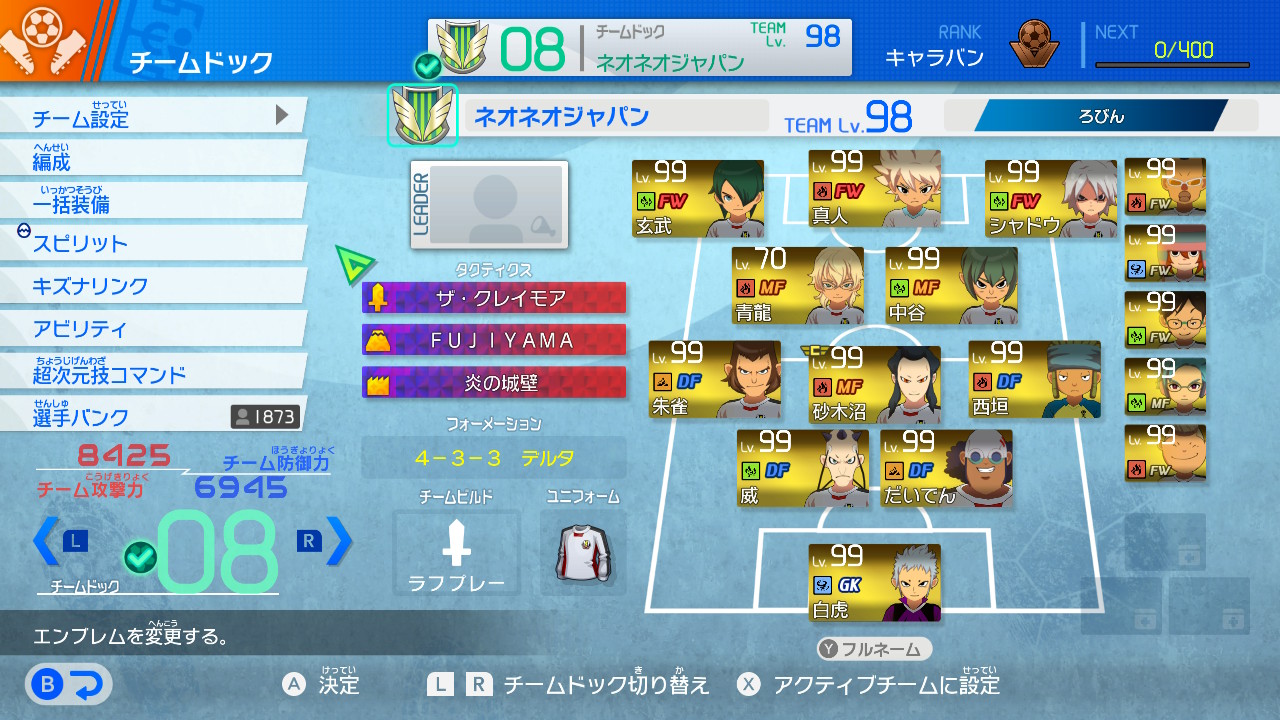Select the empty LEADER card
This screenshot has width=1280, height=720.
click(x=489, y=204)
